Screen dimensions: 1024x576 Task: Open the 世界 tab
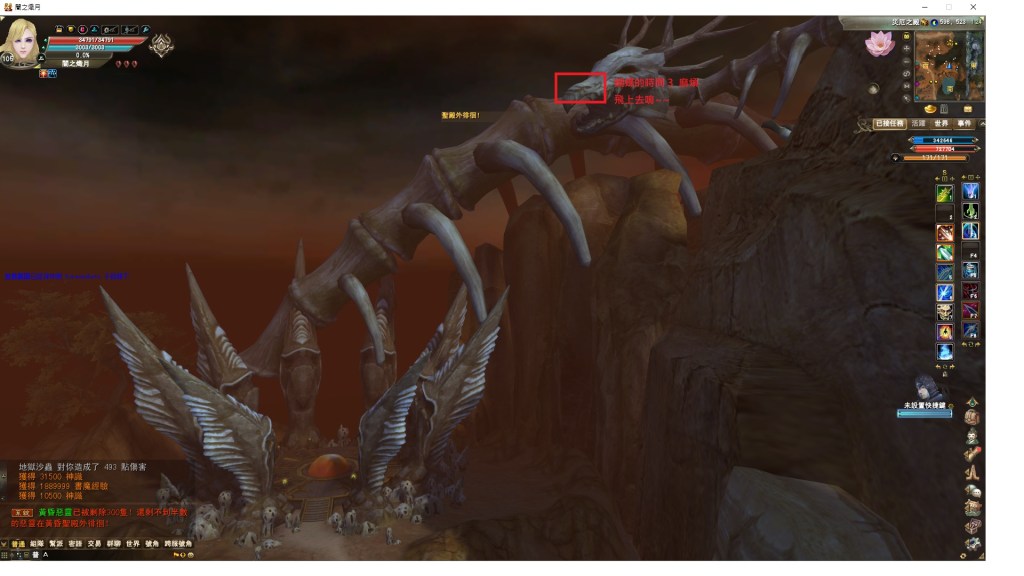click(x=941, y=124)
